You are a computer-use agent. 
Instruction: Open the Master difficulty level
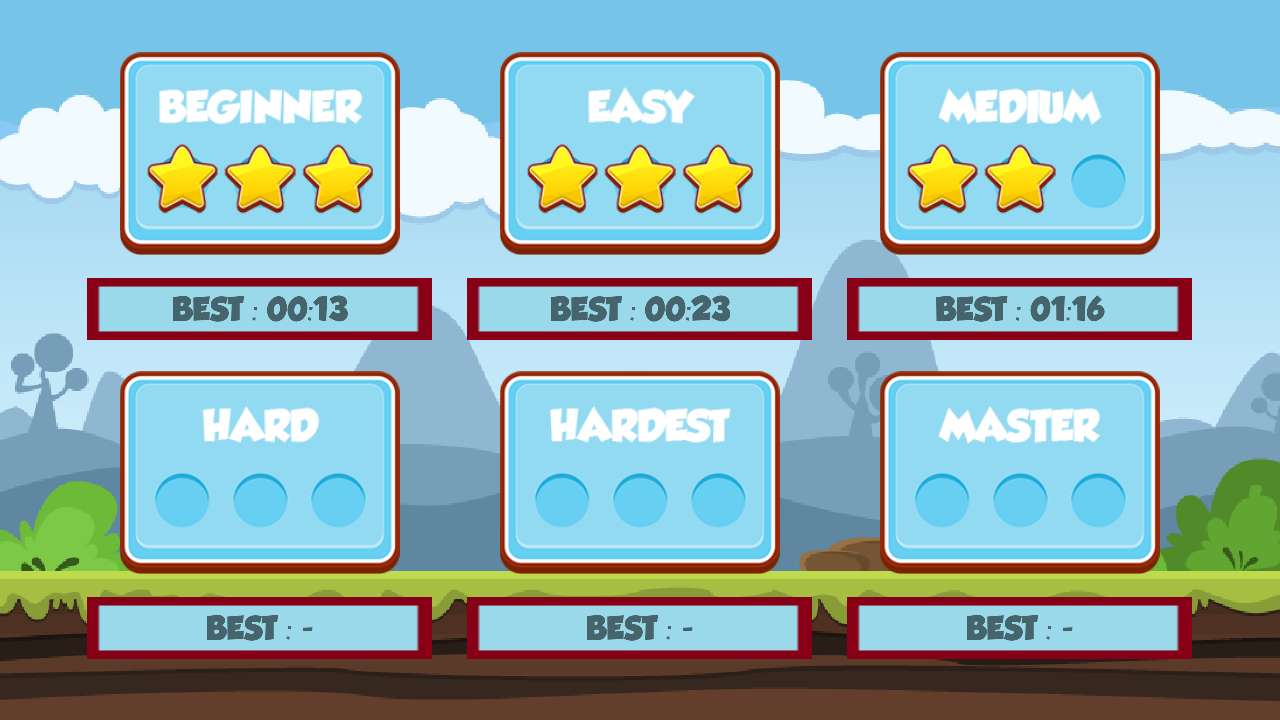click(1020, 470)
